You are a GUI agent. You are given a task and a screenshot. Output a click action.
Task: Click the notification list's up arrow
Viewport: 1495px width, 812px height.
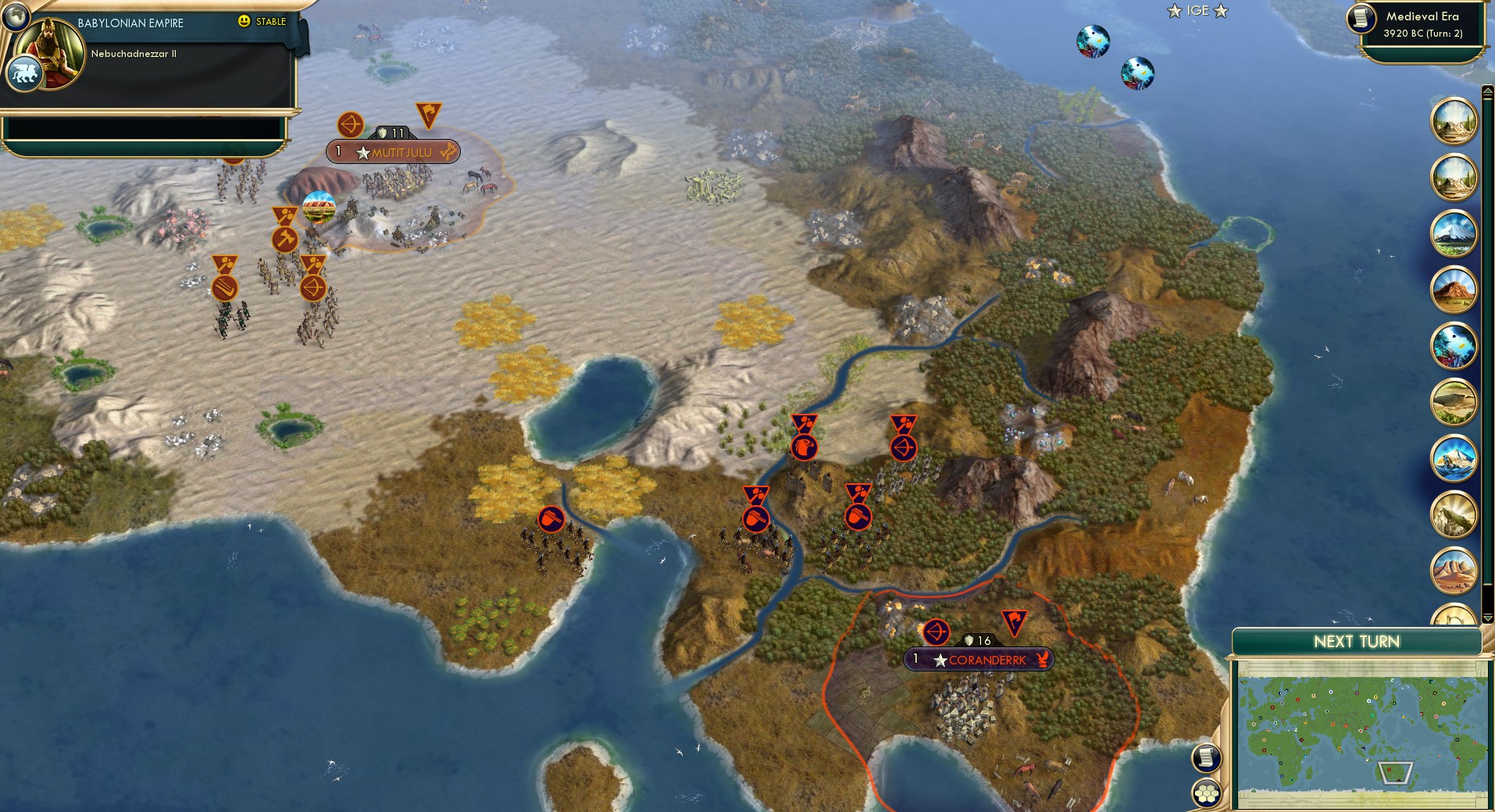coord(1487,92)
